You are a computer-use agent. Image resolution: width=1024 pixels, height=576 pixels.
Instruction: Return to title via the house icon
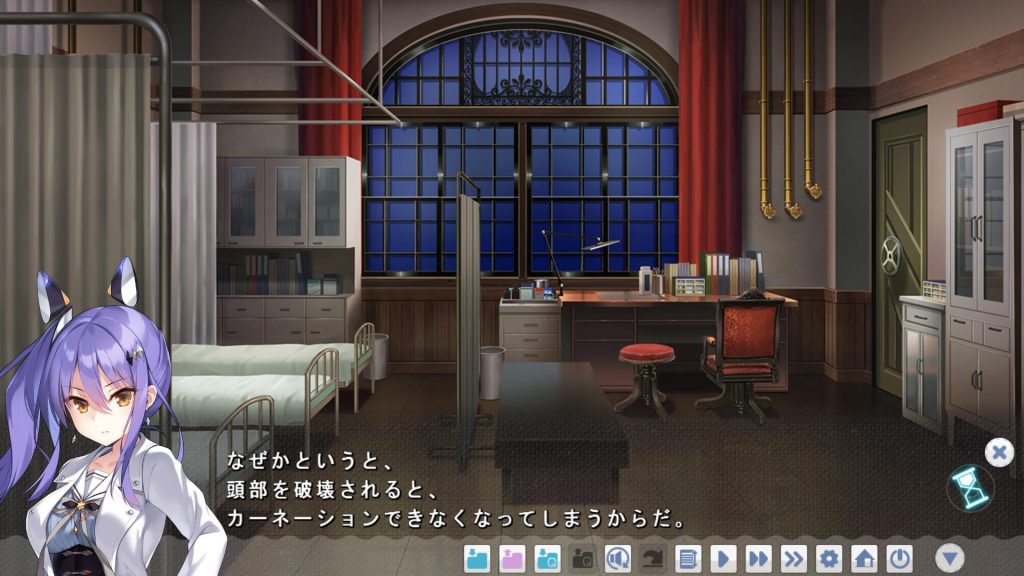pos(865,558)
